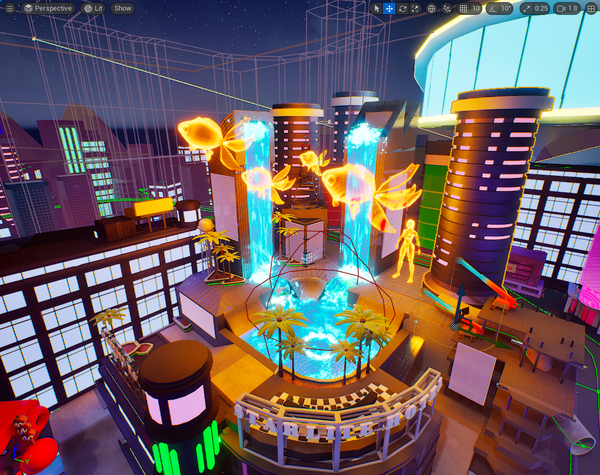Change the grid snap value of 10
This screenshot has height=475, width=600.
click(477, 8)
